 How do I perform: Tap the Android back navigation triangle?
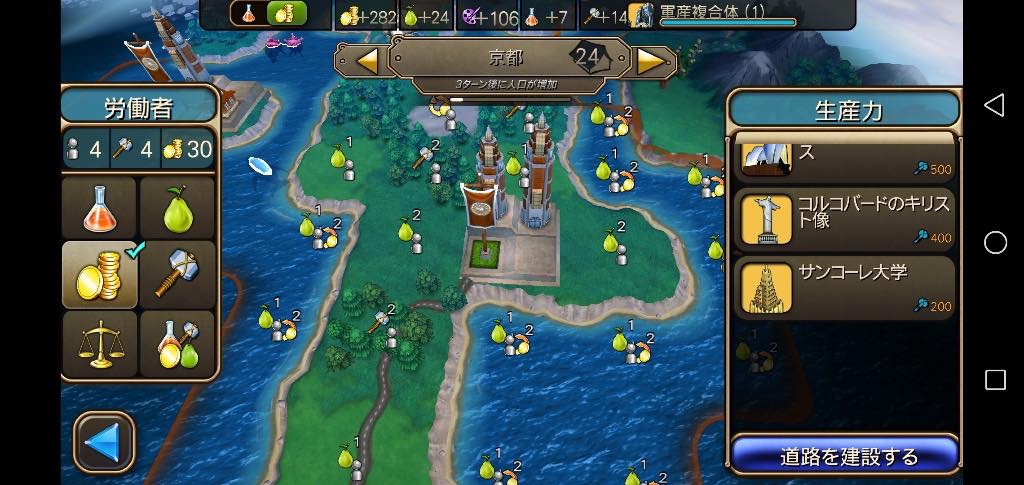pyautogui.click(x=994, y=106)
